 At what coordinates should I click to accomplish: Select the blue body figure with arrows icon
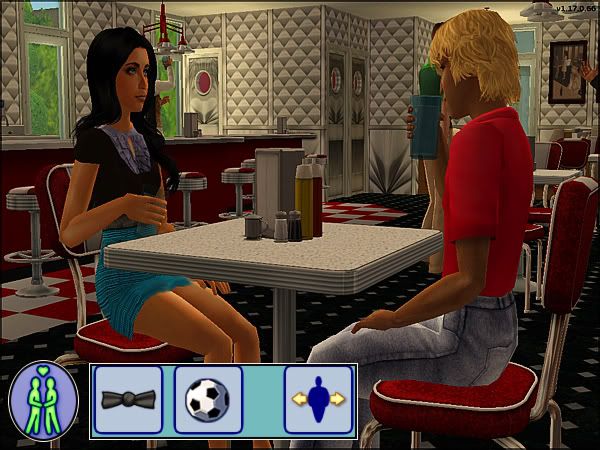click(x=318, y=400)
